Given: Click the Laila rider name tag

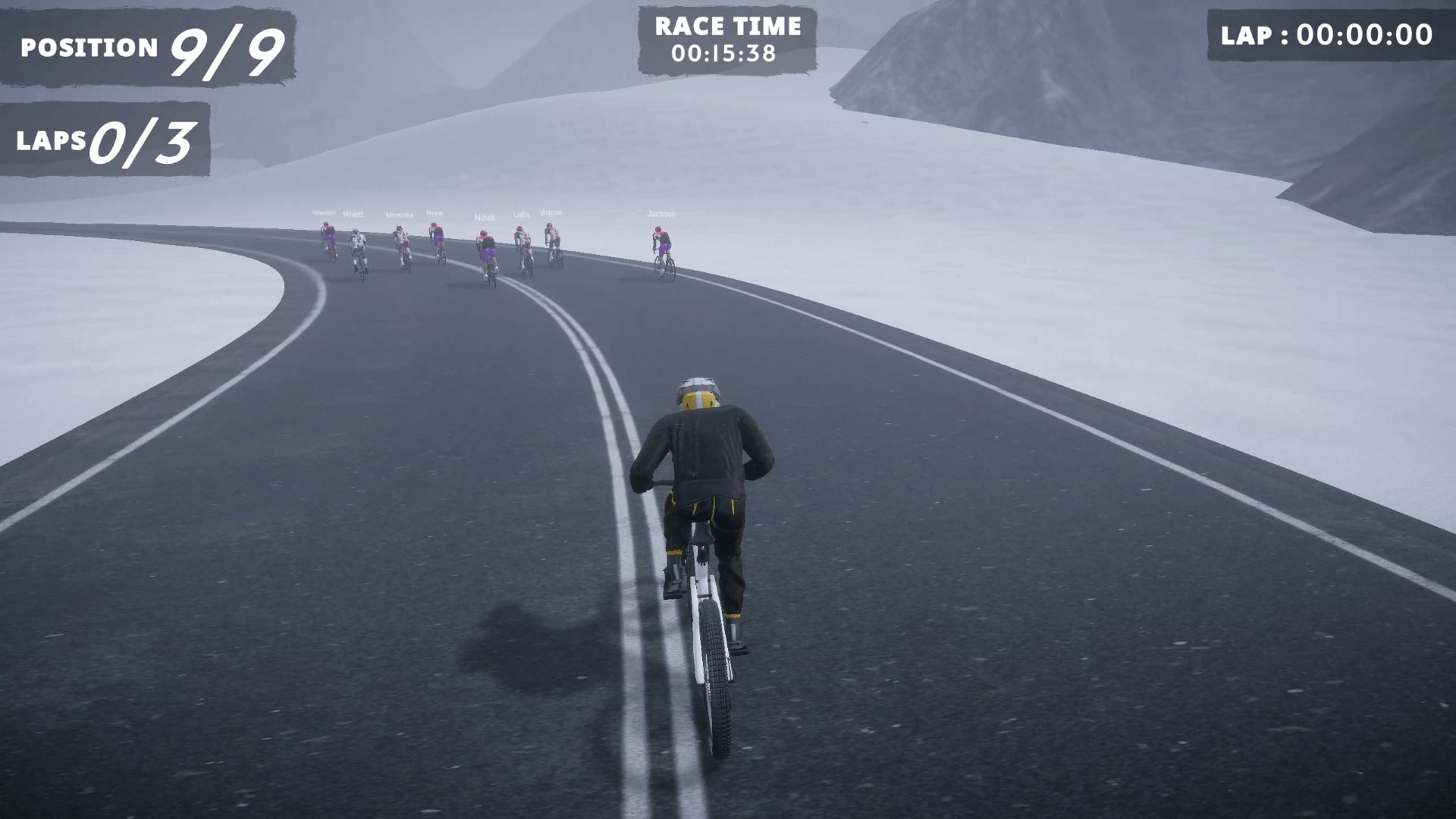Looking at the screenshot, I should (521, 215).
